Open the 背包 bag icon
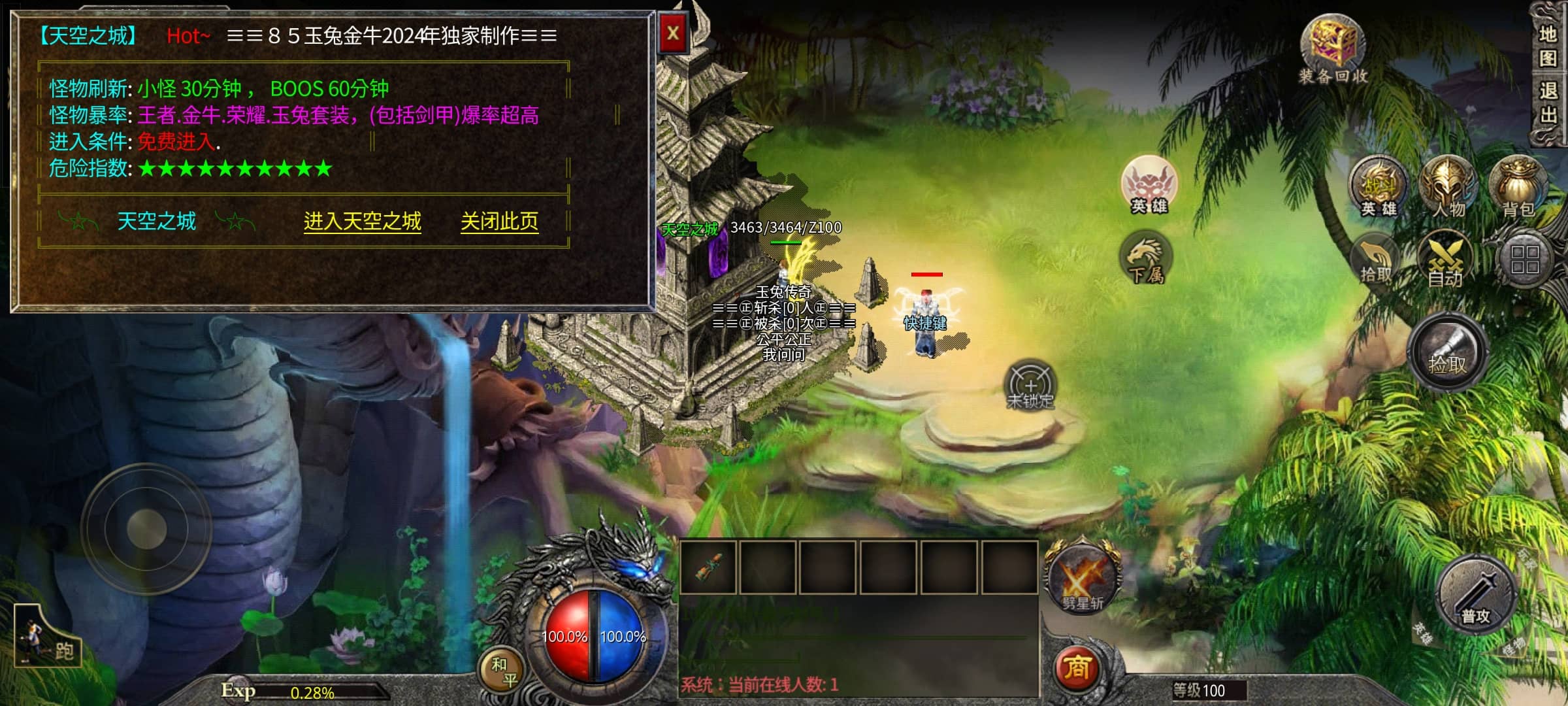Image resolution: width=1568 pixels, height=706 pixels. pyautogui.click(x=1518, y=186)
